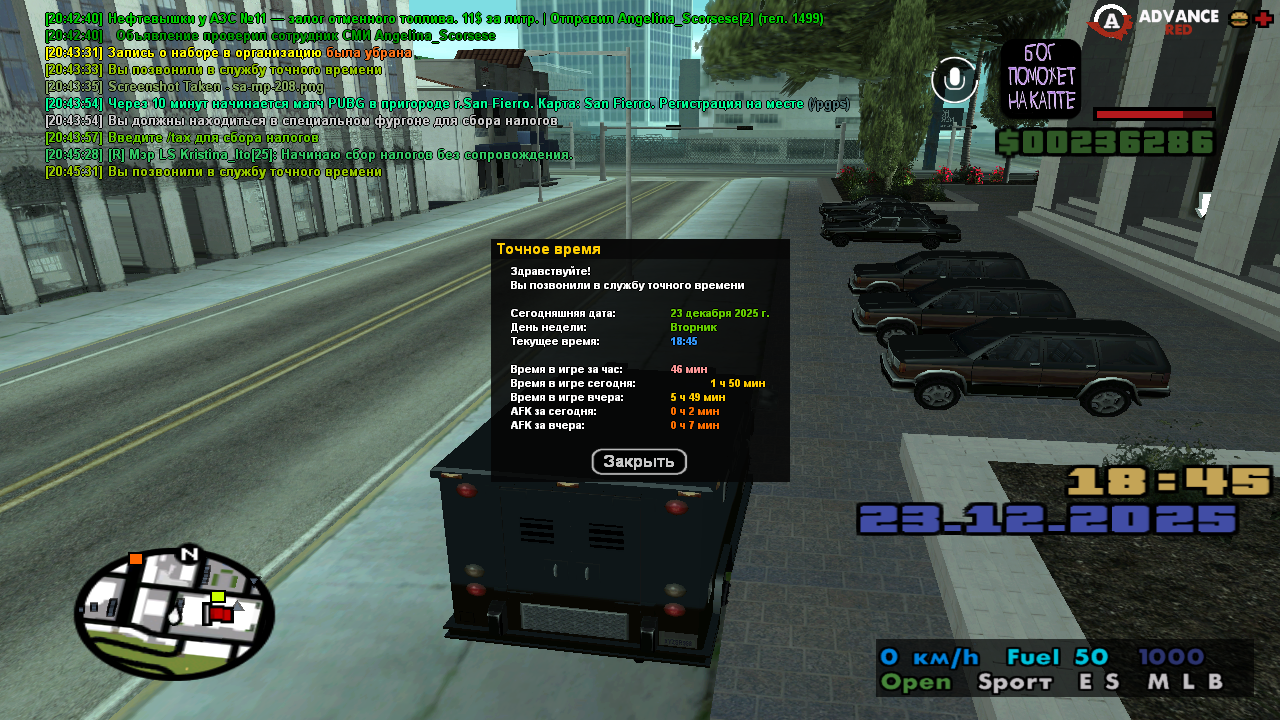Click the orange square marker on minimap

[135, 558]
